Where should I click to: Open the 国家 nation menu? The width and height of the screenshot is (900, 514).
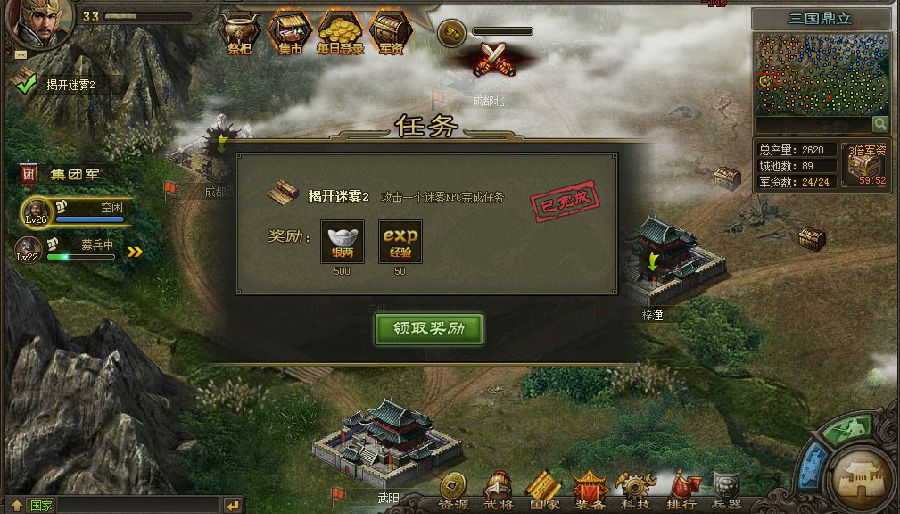tap(542, 490)
